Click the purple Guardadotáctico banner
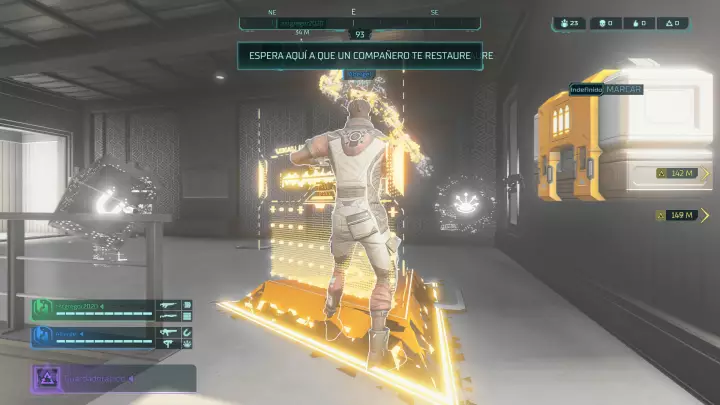The height and width of the screenshot is (405, 720). [112, 379]
